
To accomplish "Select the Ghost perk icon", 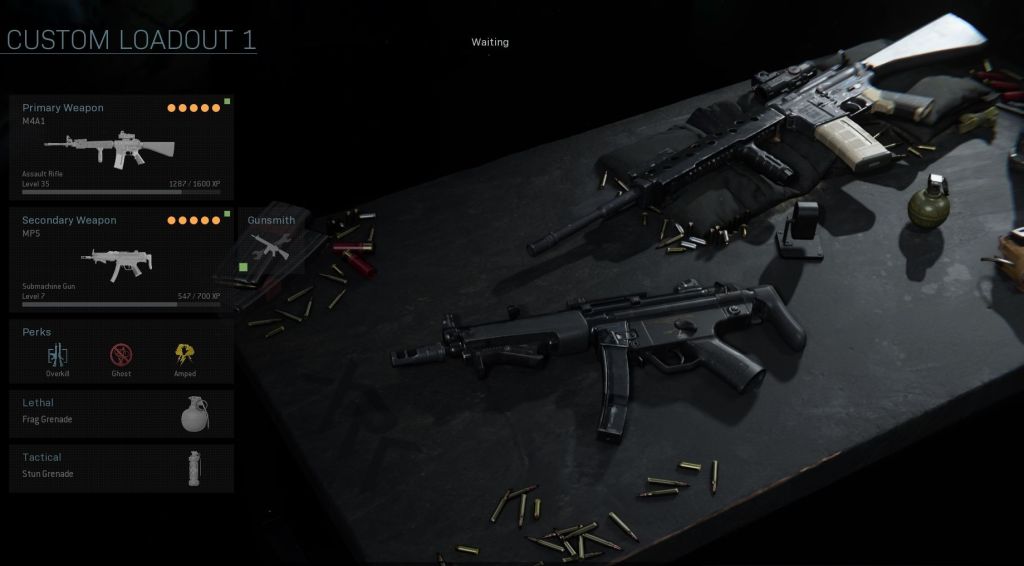I will pyautogui.click(x=121, y=355).
